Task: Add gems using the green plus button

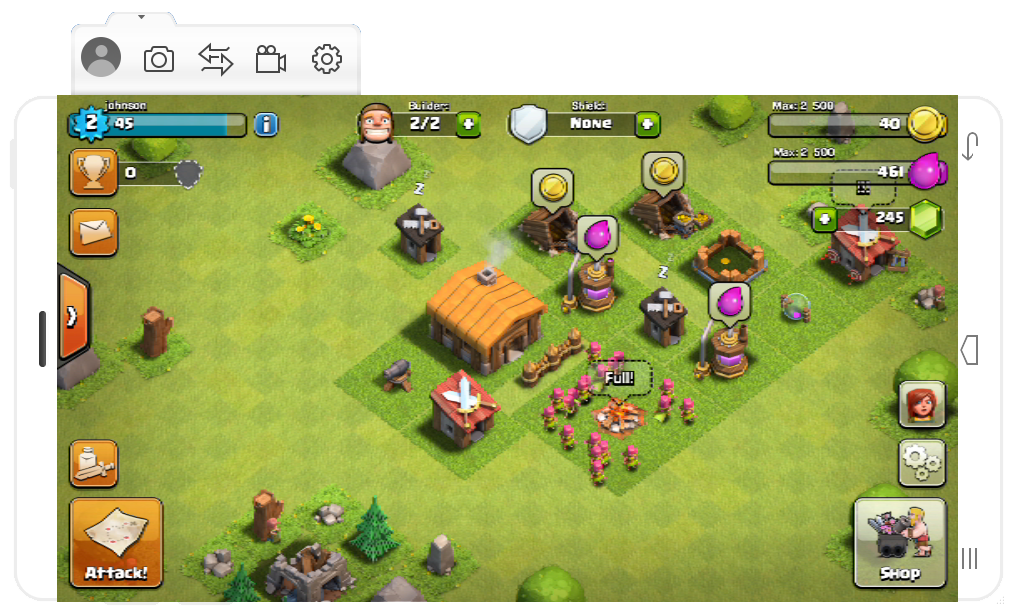Action: coord(825,218)
